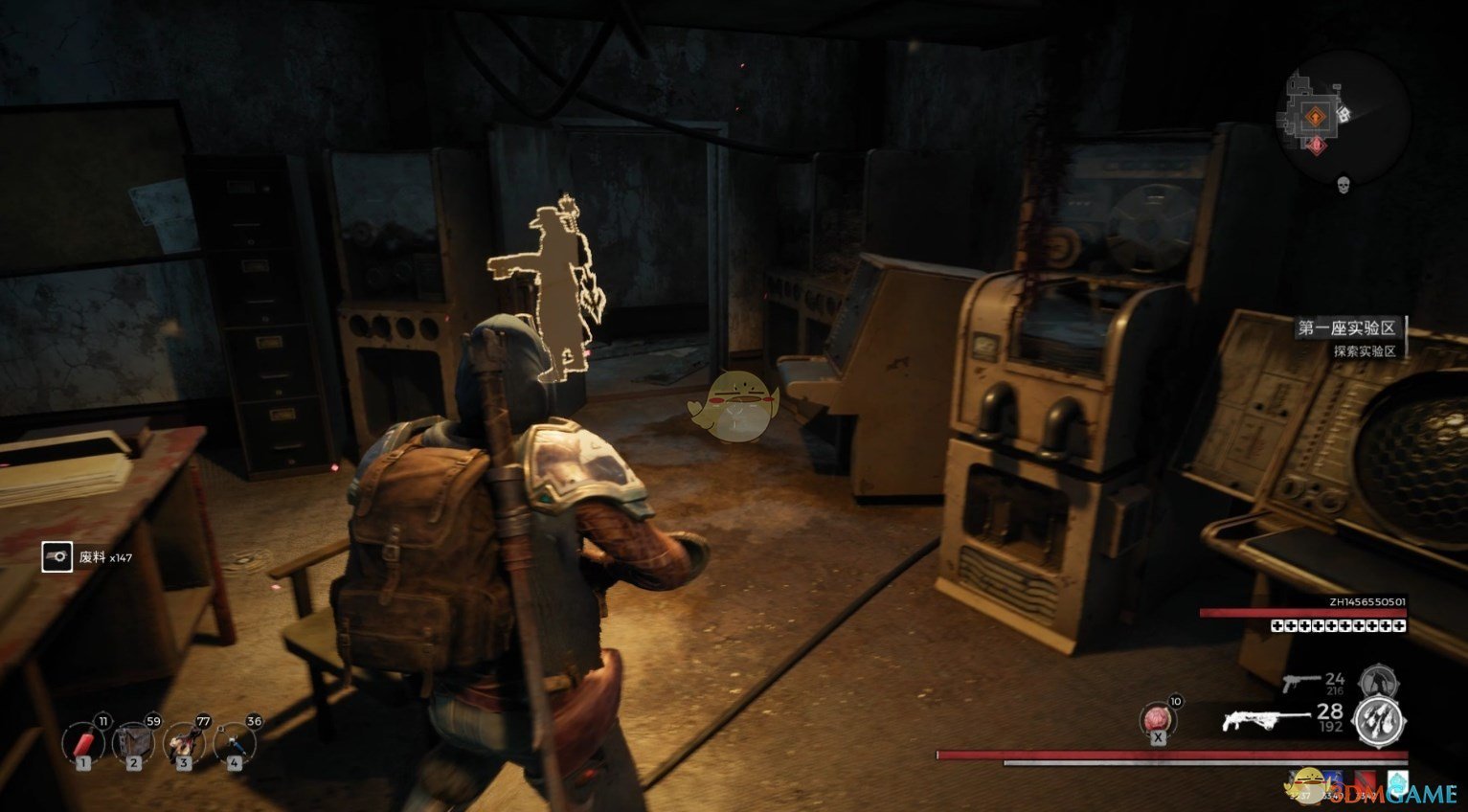Click the orange diamond marker on minimap
The width and height of the screenshot is (1468, 812).
1317,118
